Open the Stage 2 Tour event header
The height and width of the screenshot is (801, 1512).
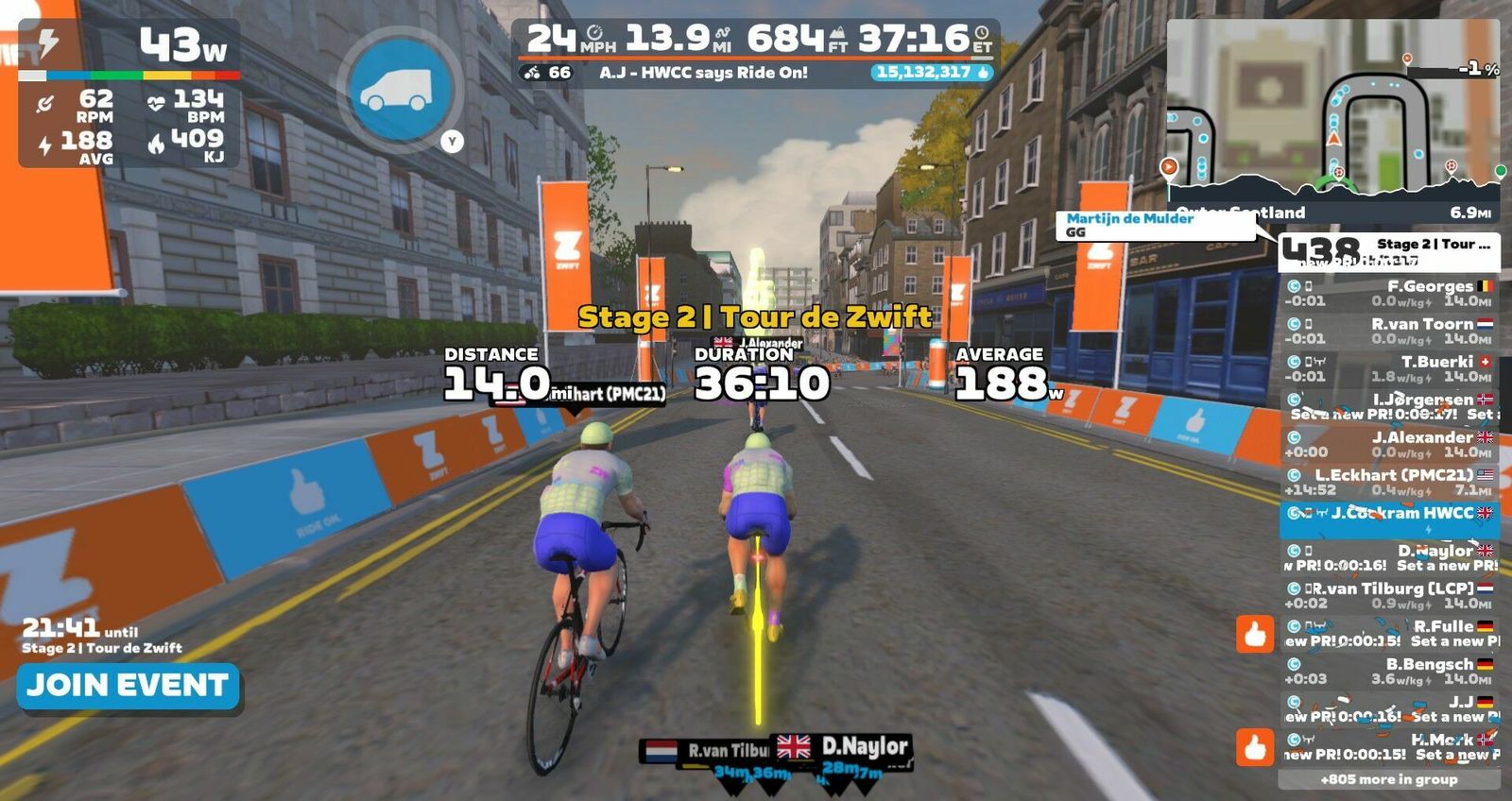pos(1389,252)
